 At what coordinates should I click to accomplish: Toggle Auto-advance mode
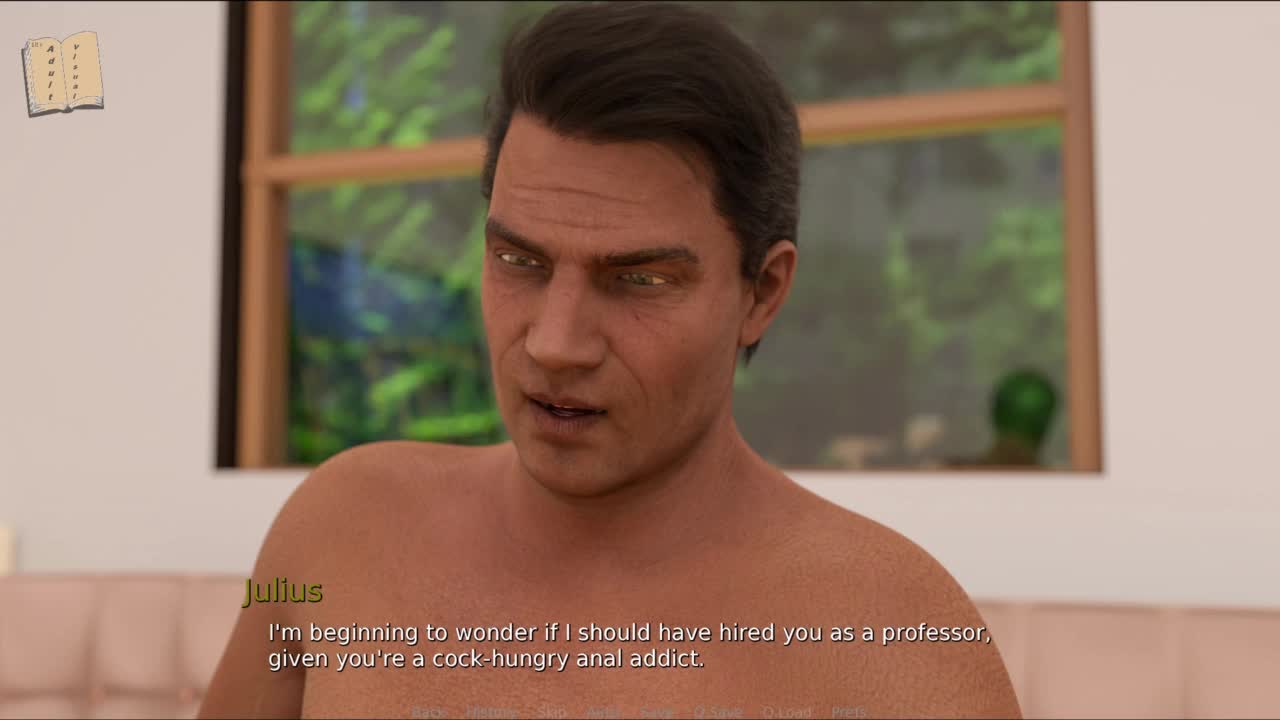click(x=604, y=712)
